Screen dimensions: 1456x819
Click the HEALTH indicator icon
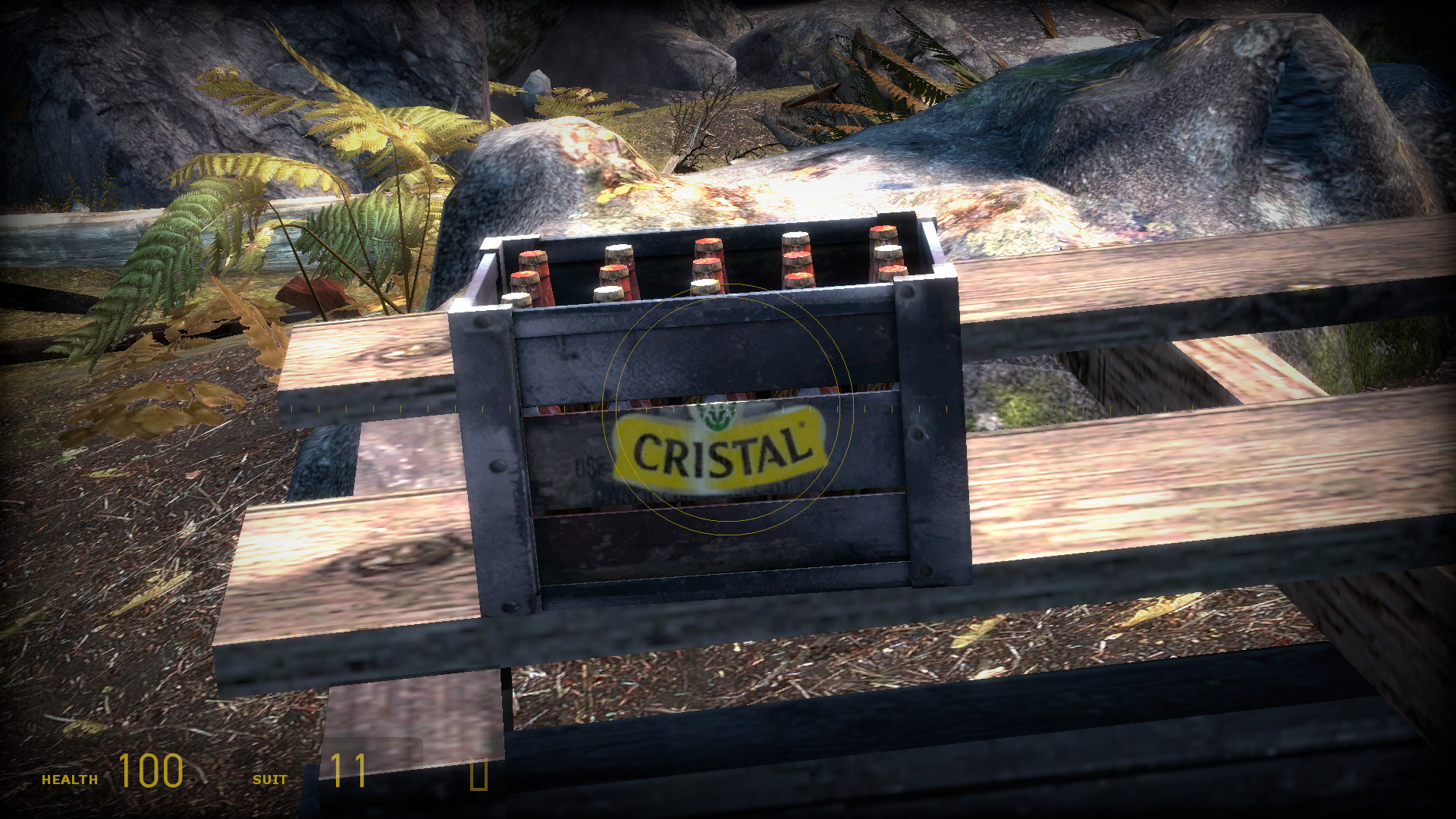(x=68, y=777)
